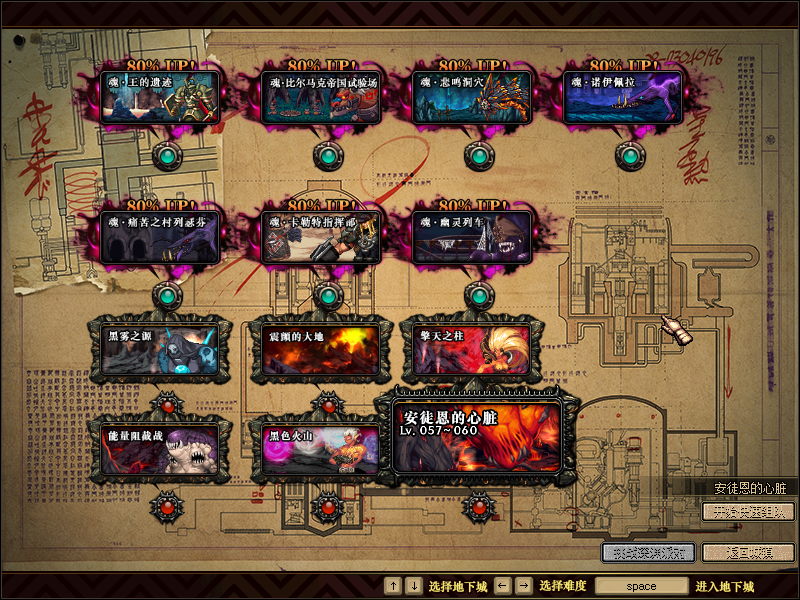The height and width of the screenshot is (600, 800).
Task: Choose the 魂·比尔马克帝国试验场 dungeon
Action: point(321,97)
